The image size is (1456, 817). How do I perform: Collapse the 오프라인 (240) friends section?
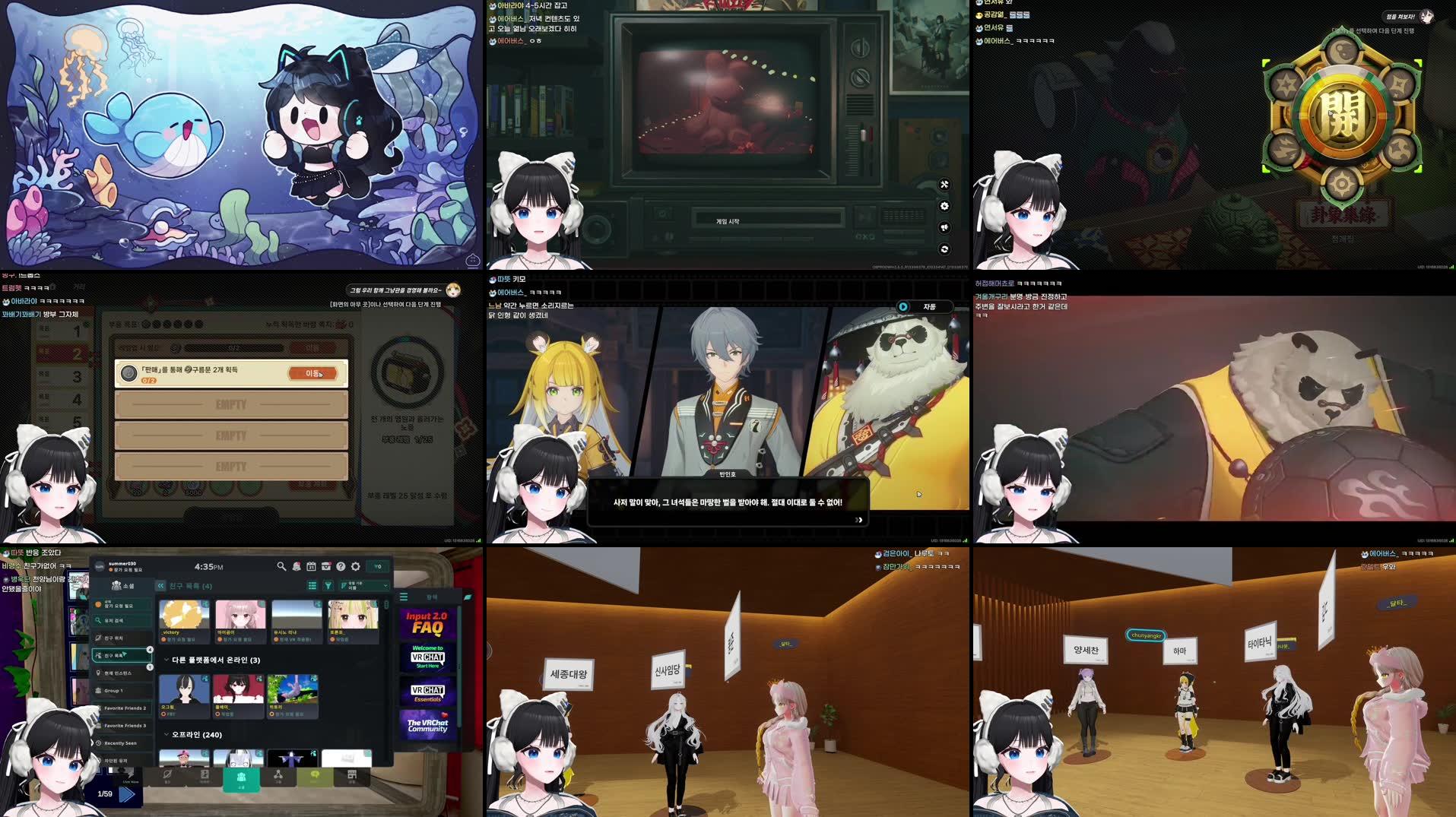point(166,735)
